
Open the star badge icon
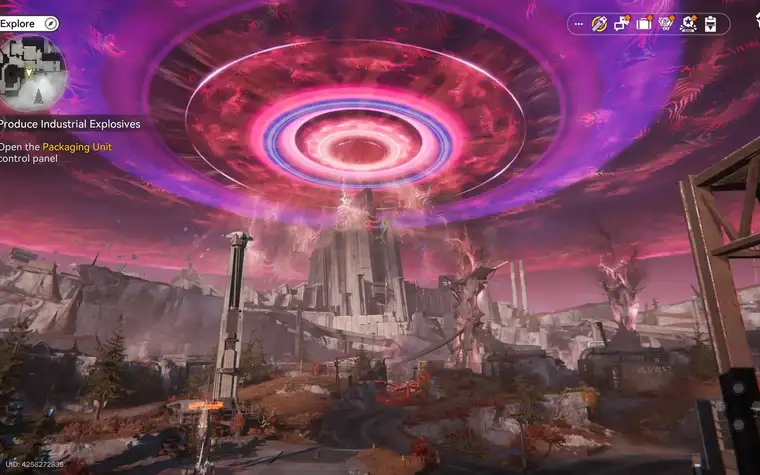(x=688, y=23)
